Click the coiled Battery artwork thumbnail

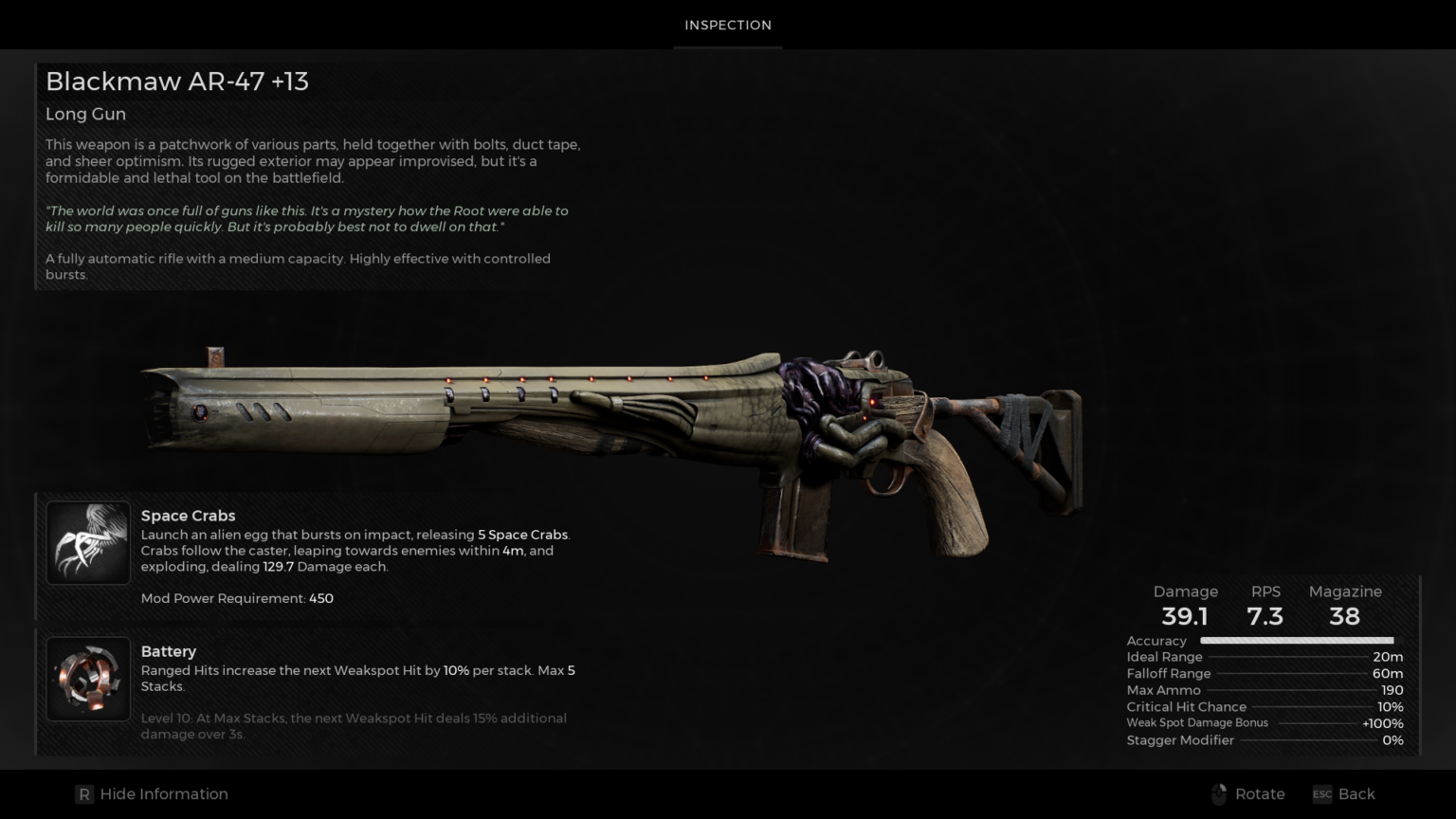(x=87, y=679)
